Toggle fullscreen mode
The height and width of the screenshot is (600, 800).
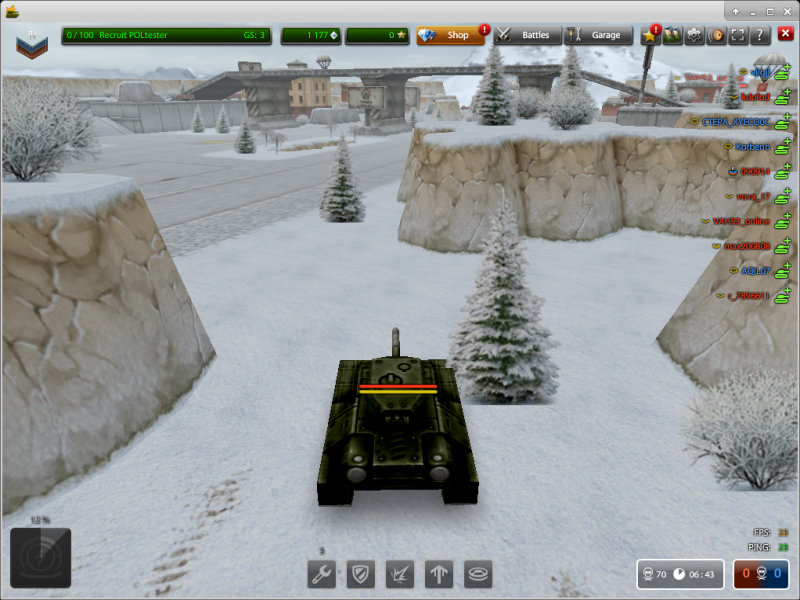(x=737, y=35)
